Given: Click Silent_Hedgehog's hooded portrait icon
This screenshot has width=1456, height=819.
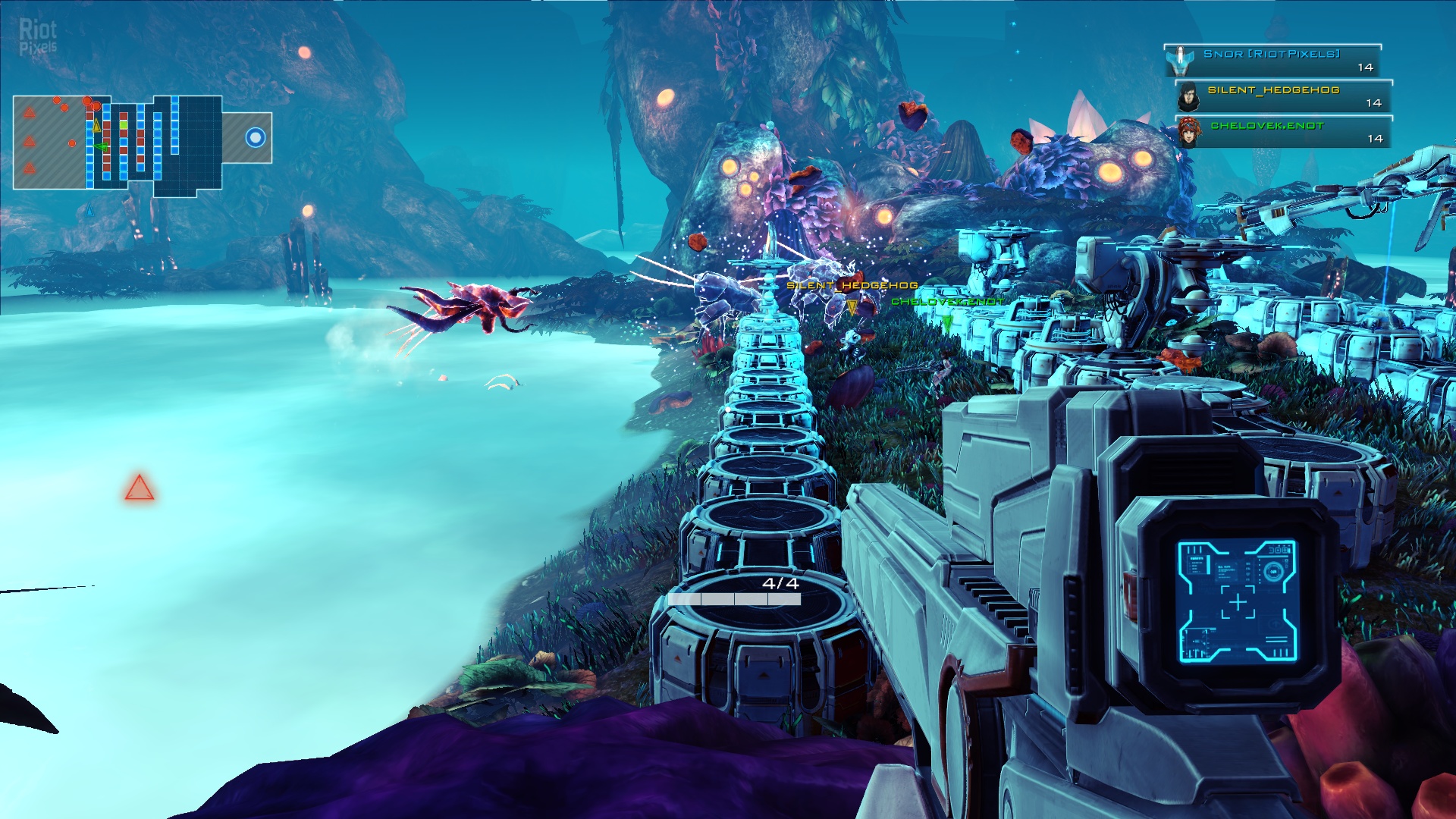Looking at the screenshot, I should (1188, 97).
